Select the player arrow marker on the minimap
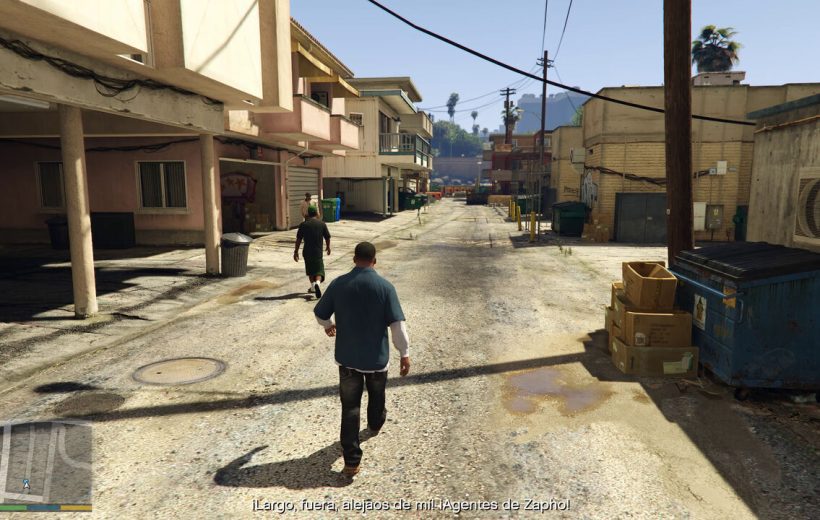This screenshot has width=820, height=520. click(26, 484)
